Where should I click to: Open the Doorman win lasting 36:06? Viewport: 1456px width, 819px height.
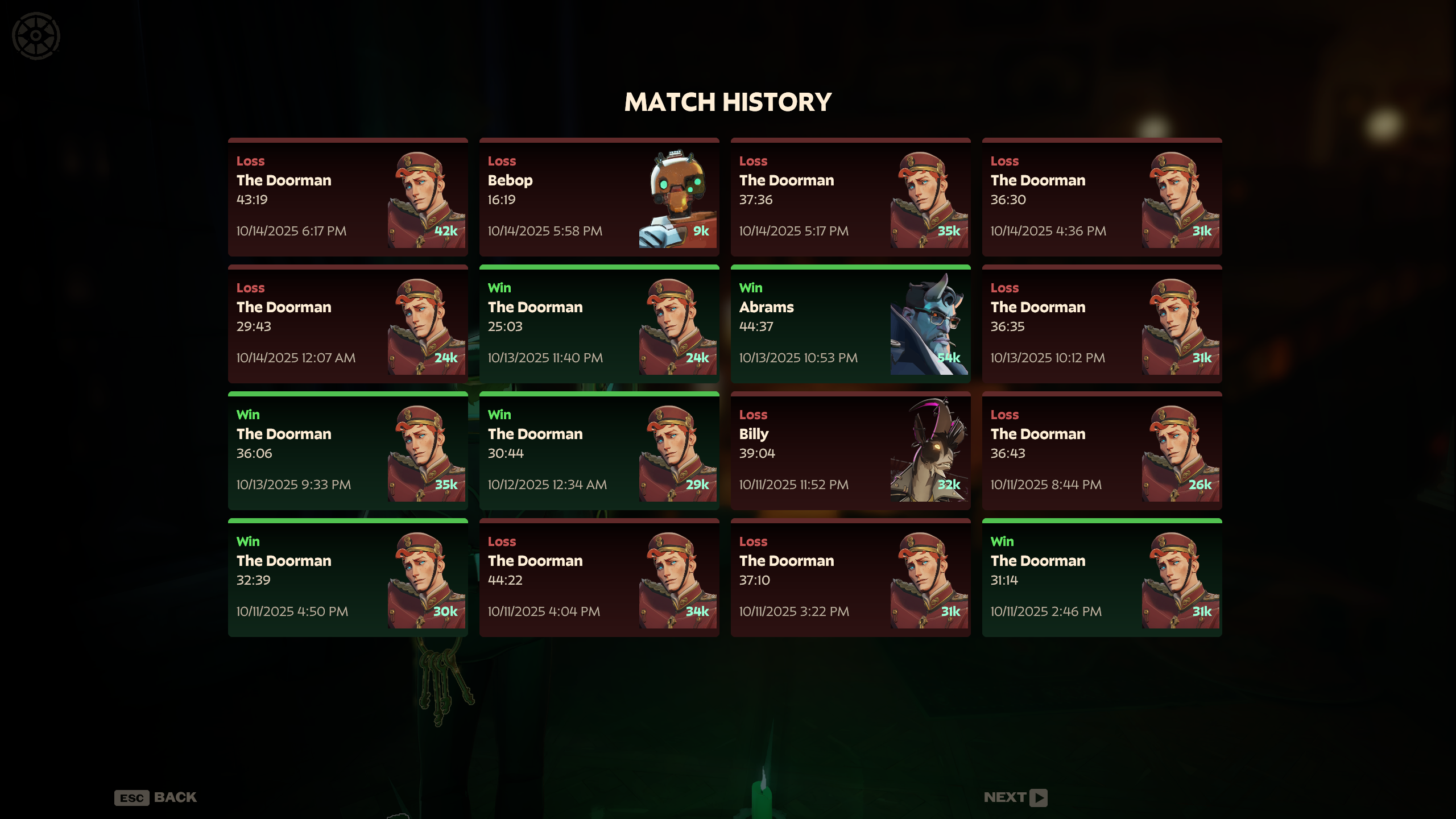click(x=348, y=451)
